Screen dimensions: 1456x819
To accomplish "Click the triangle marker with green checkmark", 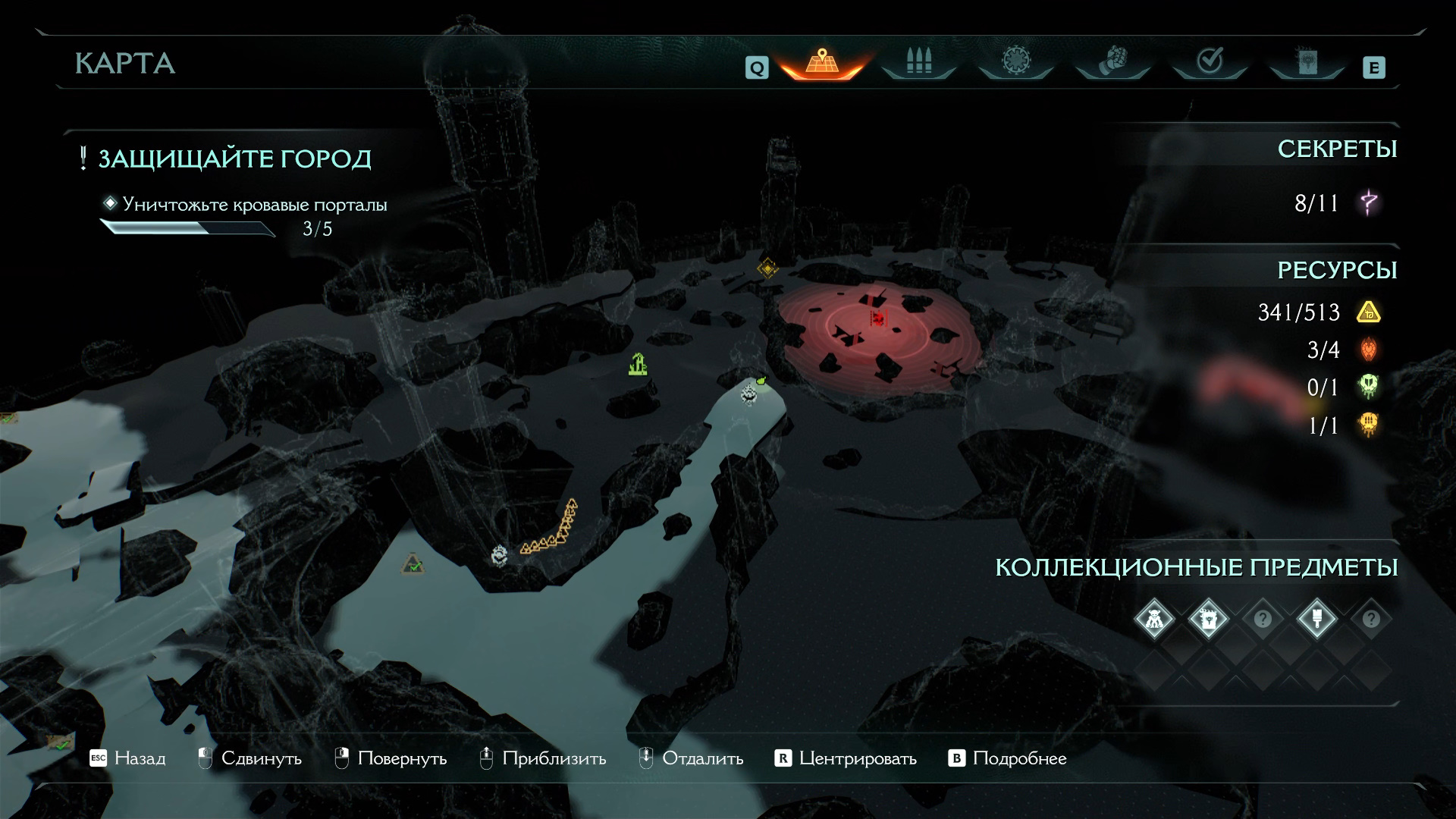I will click(413, 563).
